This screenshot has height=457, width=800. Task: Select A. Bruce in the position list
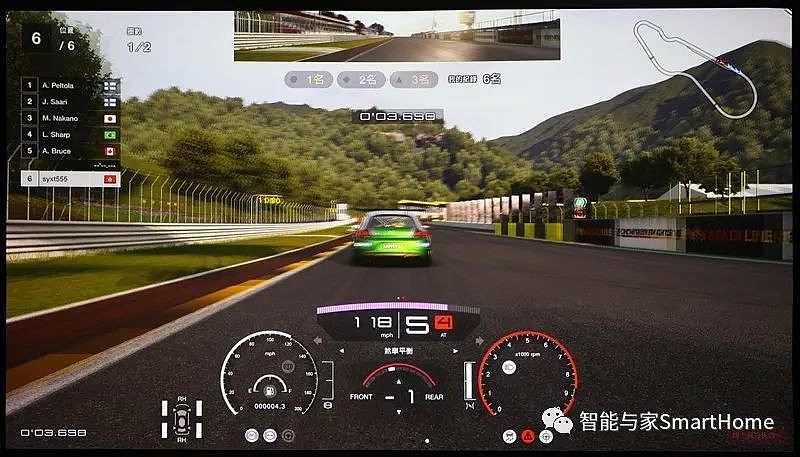70,151
